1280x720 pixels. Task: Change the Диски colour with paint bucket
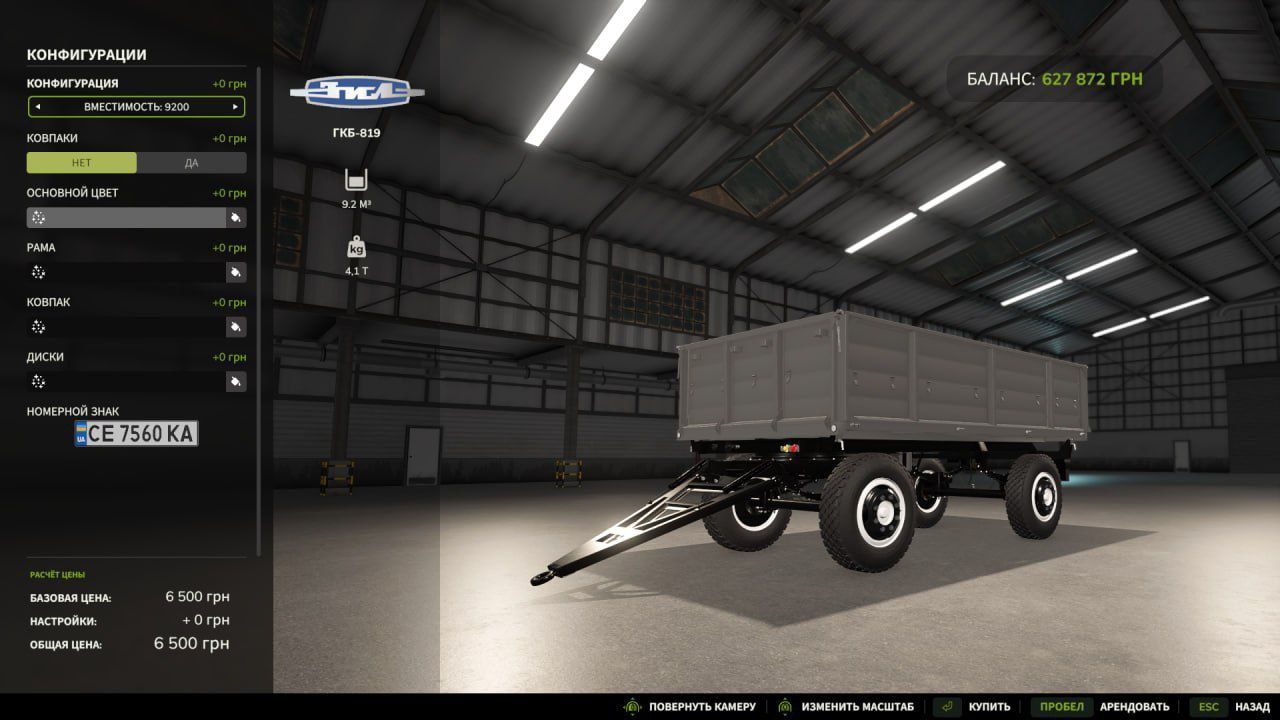236,381
